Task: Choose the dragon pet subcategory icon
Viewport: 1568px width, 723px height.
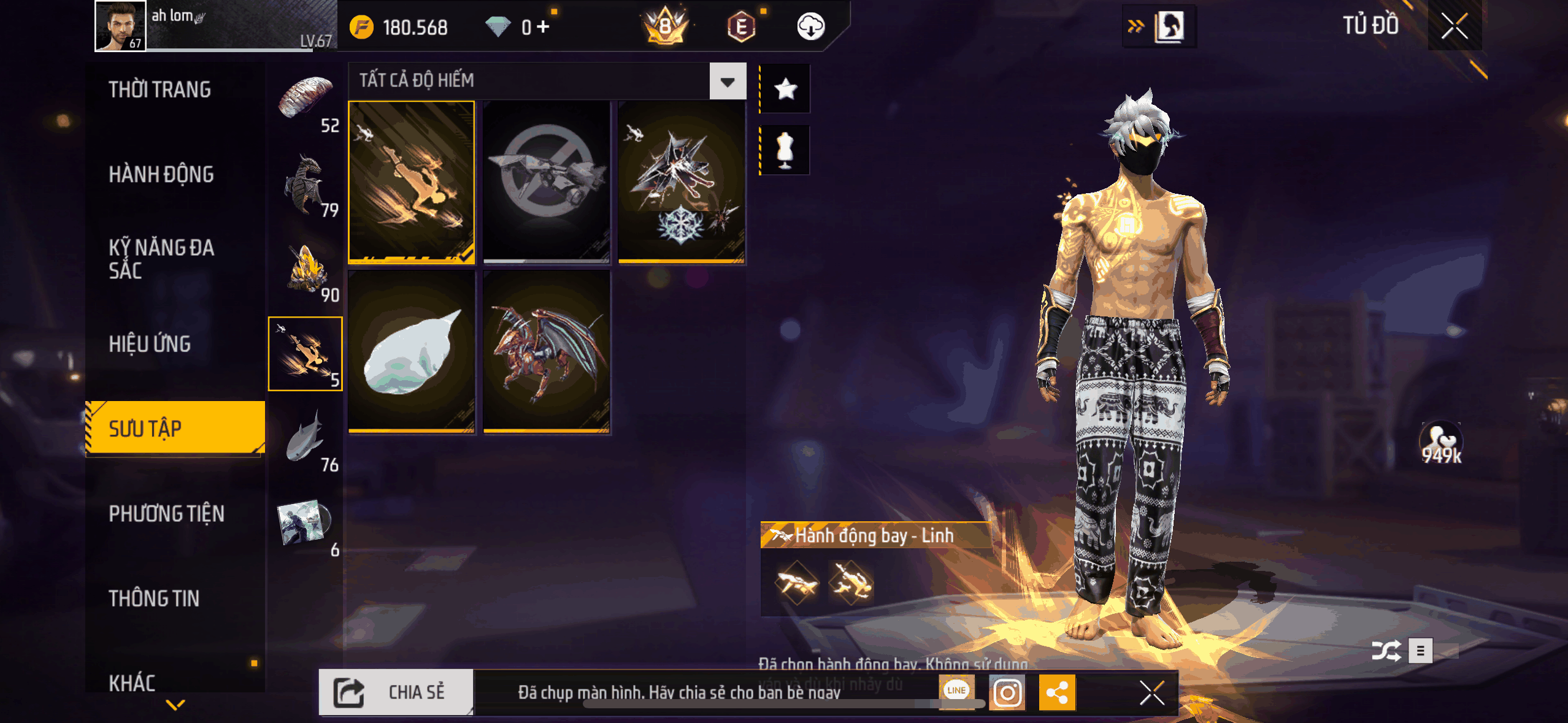Action: [x=306, y=184]
